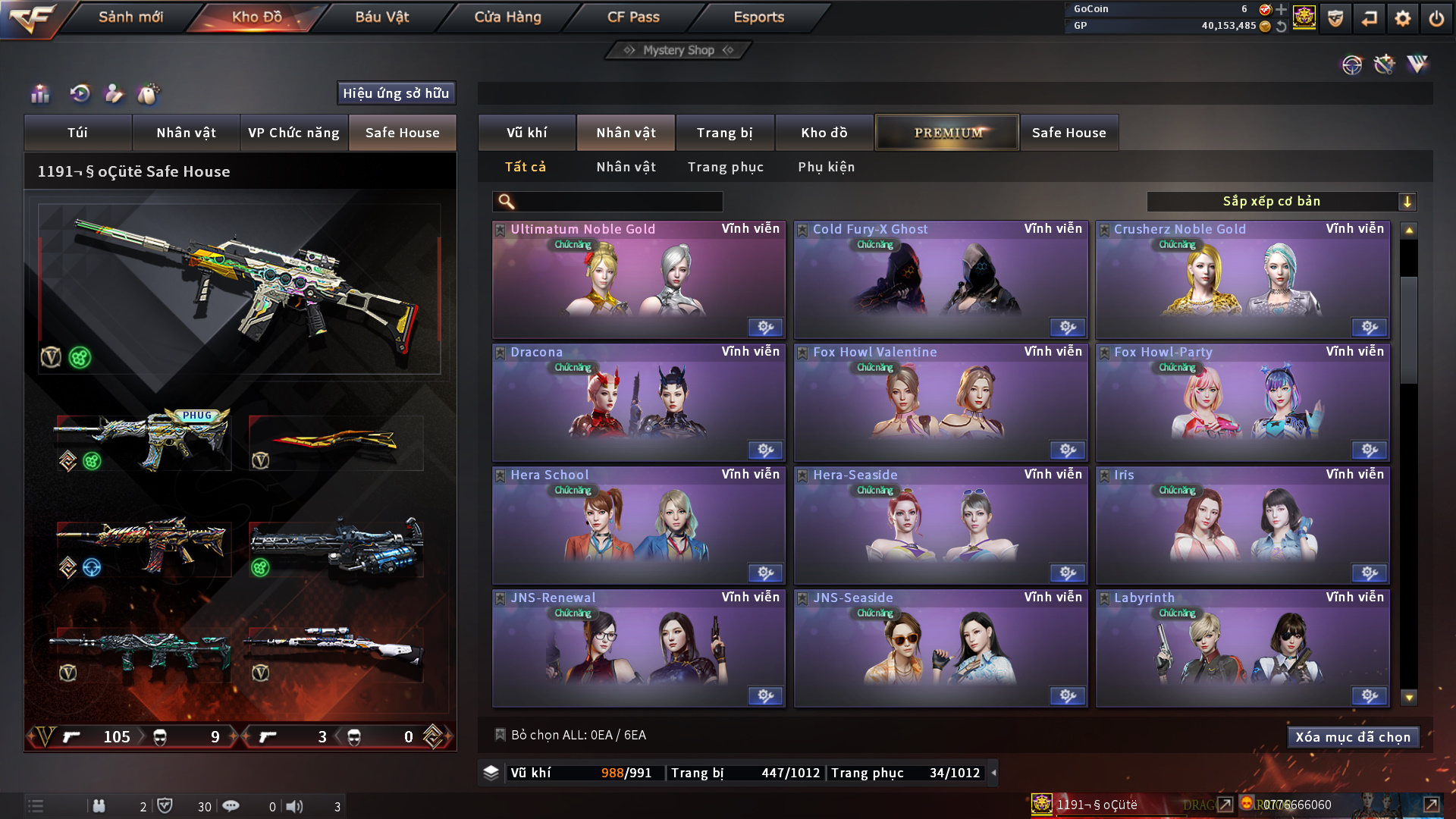This screenshot has width=1456, height=819.
Task: Select the Dracona character card
Action: [x=639, y=402]
